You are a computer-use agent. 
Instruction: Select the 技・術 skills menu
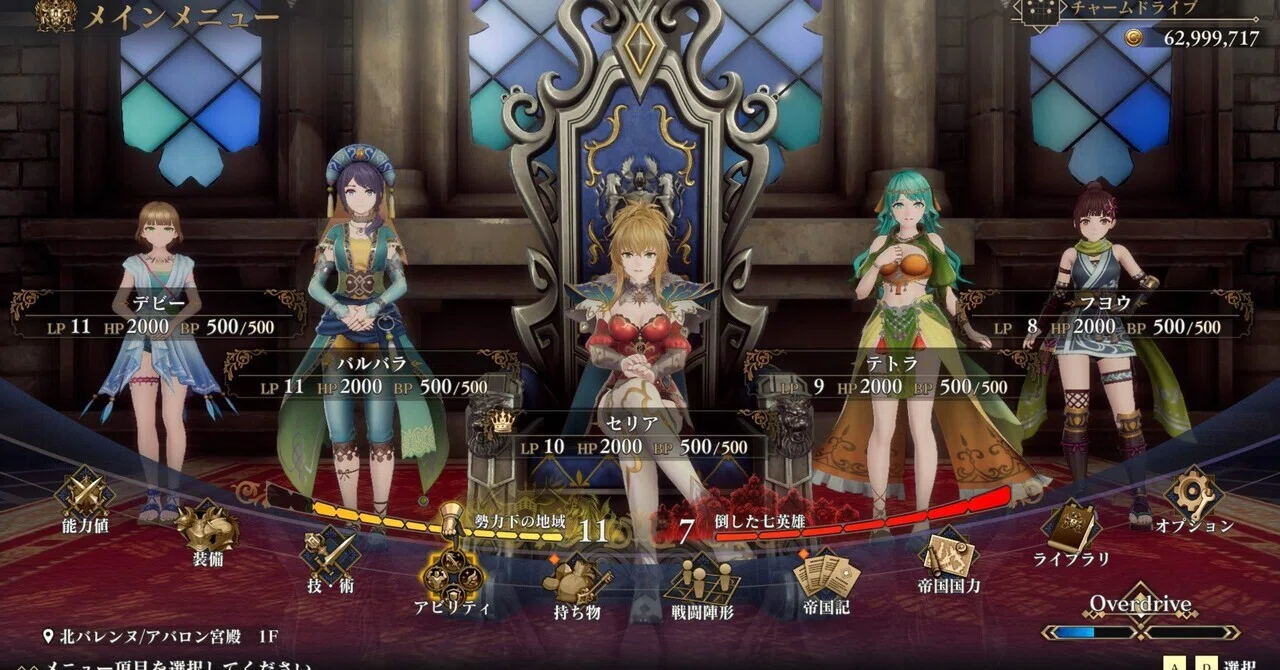331,555
